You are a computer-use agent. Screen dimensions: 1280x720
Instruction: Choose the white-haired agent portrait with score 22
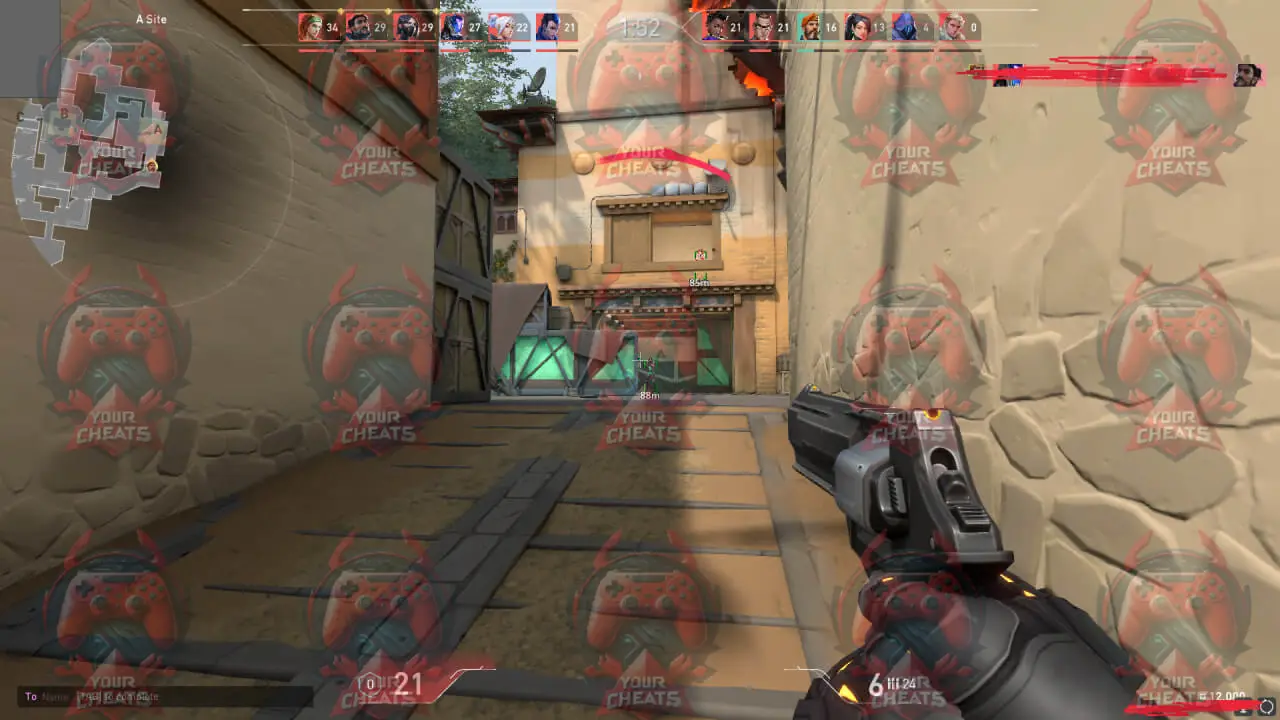click(x=501, y=27)
